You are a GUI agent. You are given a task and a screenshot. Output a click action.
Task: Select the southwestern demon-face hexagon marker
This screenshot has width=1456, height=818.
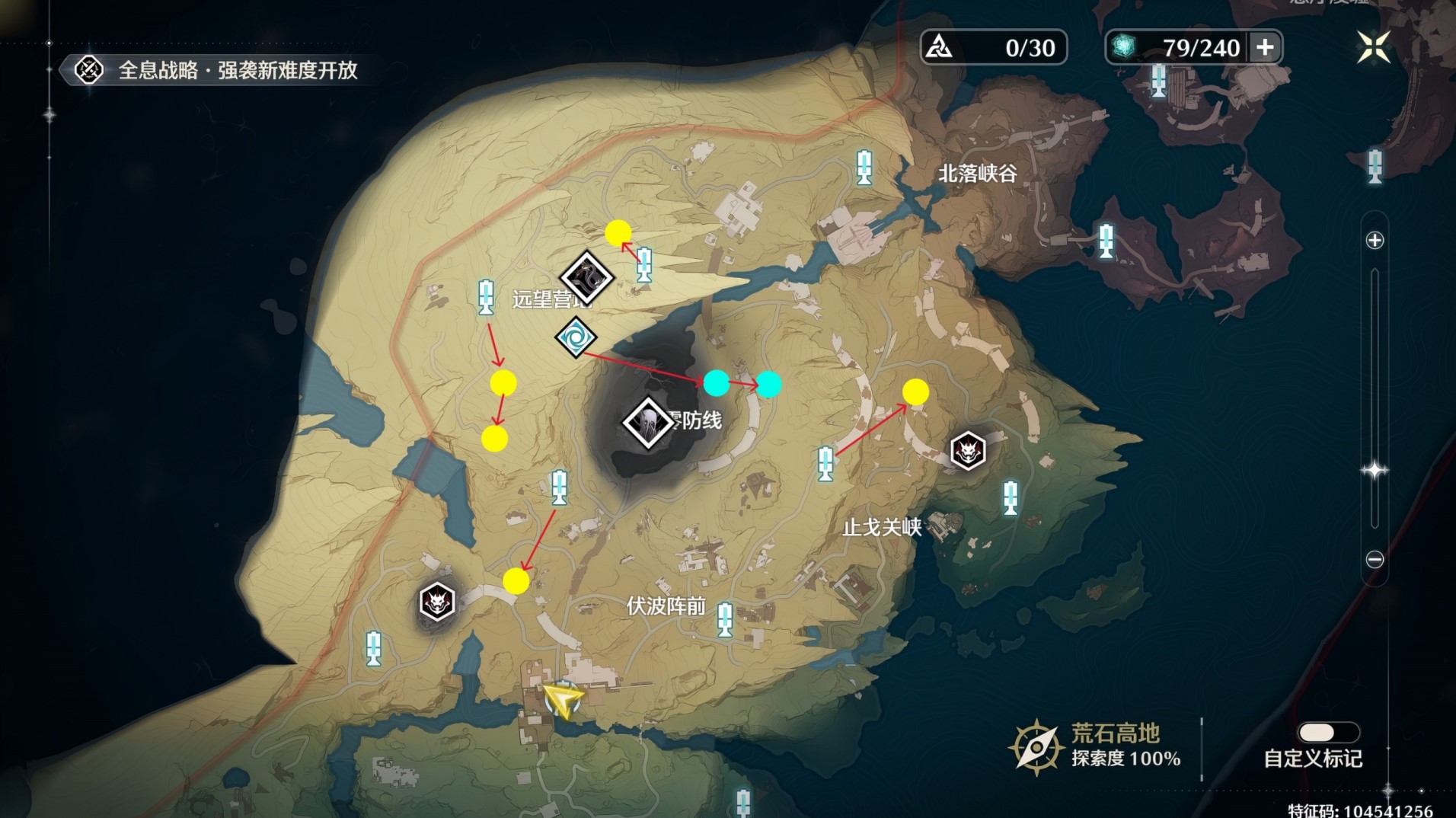coord(437,602)
